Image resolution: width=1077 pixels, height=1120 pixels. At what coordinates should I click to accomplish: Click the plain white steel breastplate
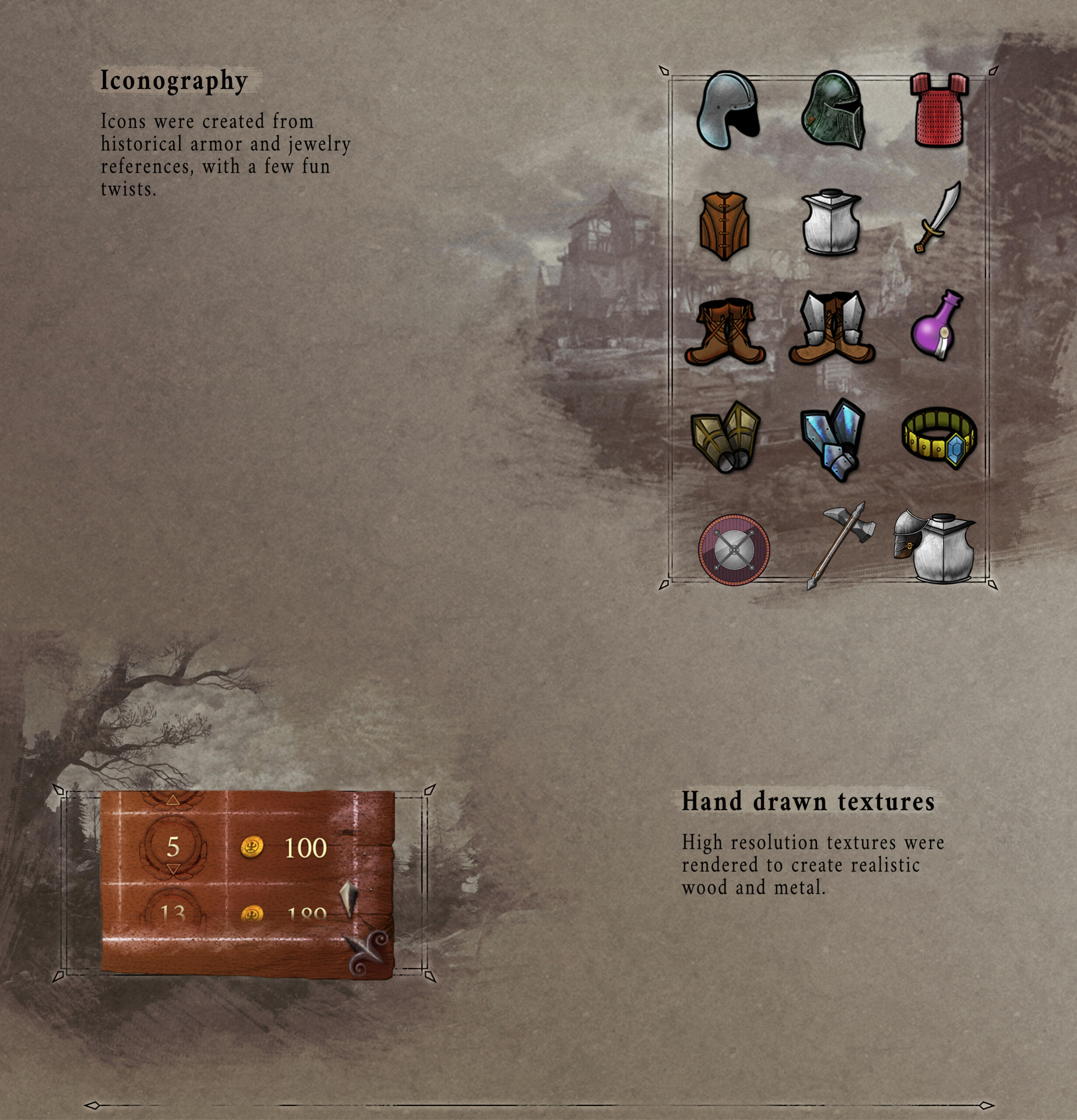point(831,222)
